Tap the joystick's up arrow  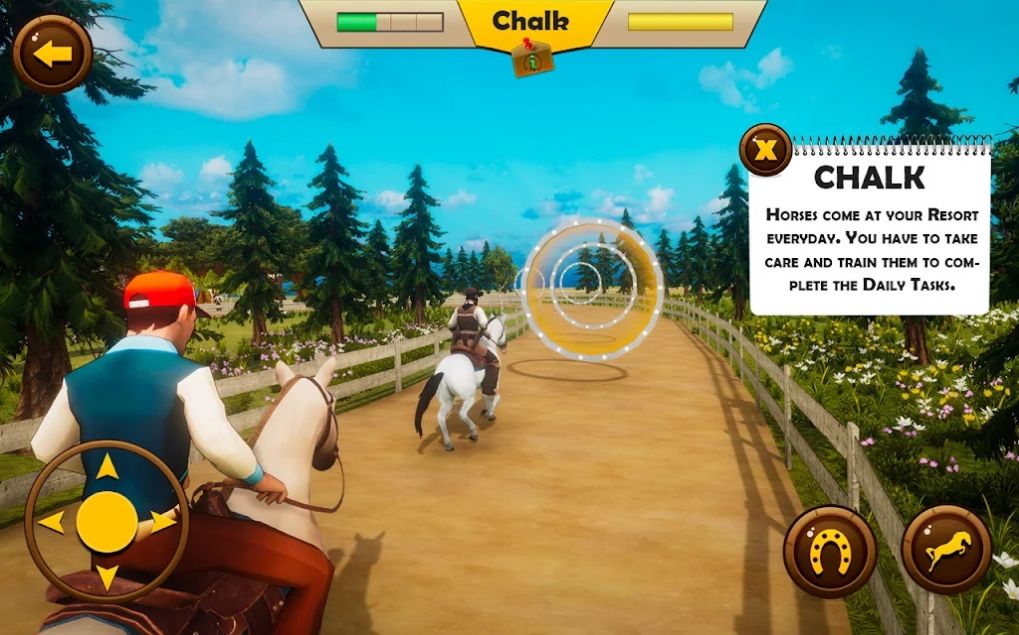(x=107, y=467)
